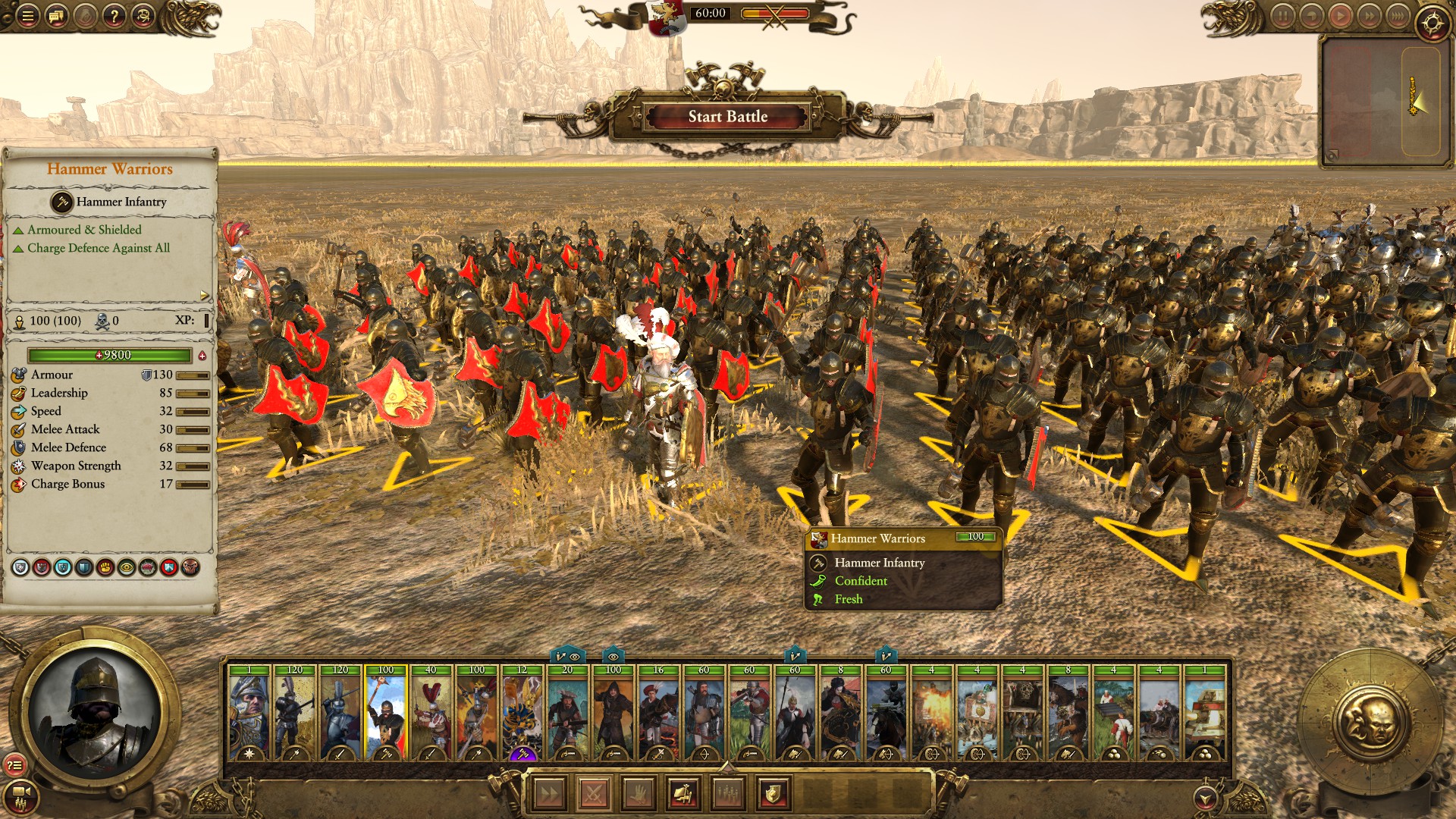
Task: Select the selected Hammer Warriors unit card
Action: click(386, 713)
